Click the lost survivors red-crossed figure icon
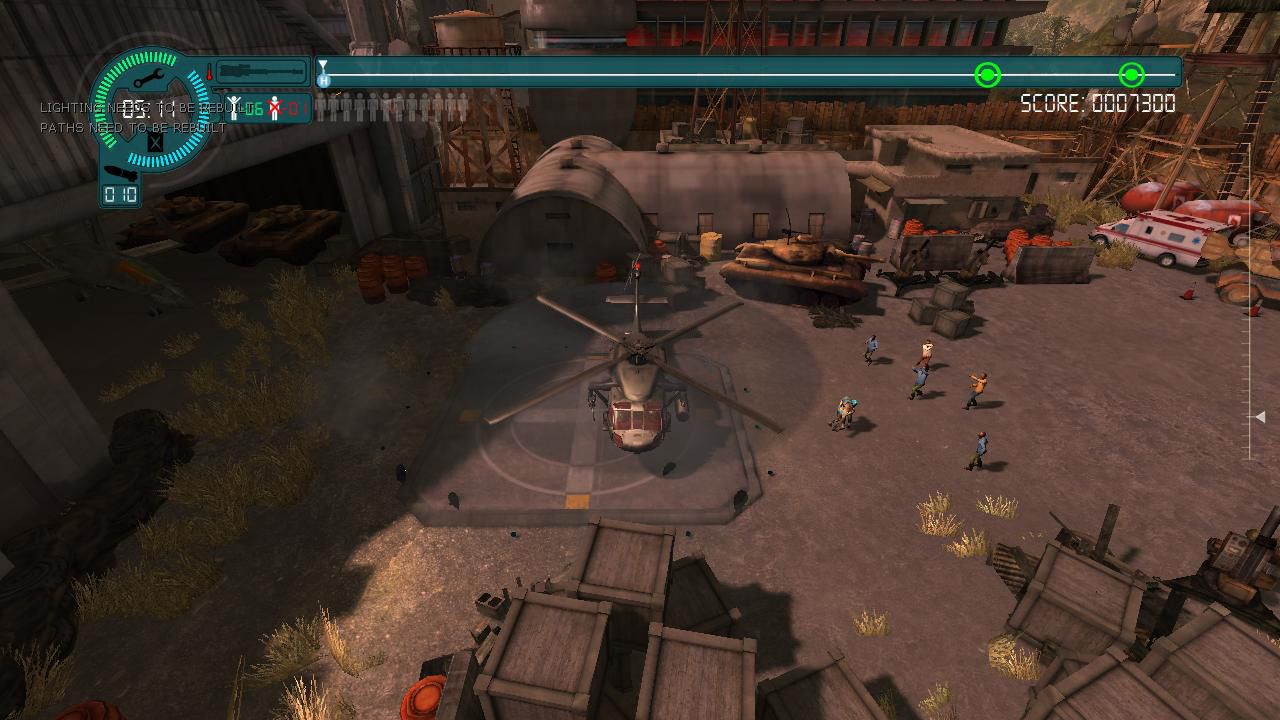 [x=274, y=107]
